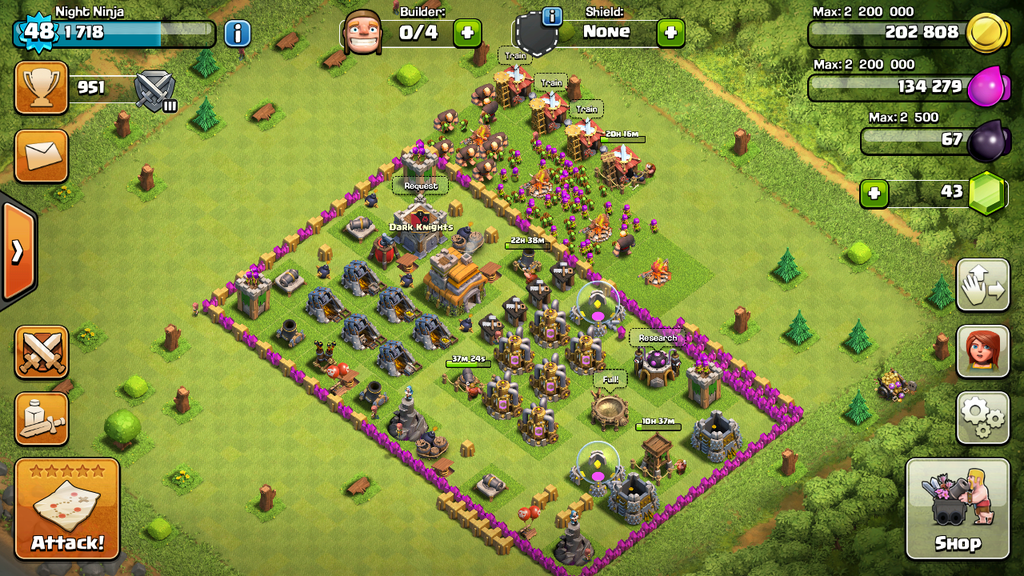The width and height of the screenshot is (1024, 576).
Task: Open the layout editor hand icon
Action: tap(982, 285)
